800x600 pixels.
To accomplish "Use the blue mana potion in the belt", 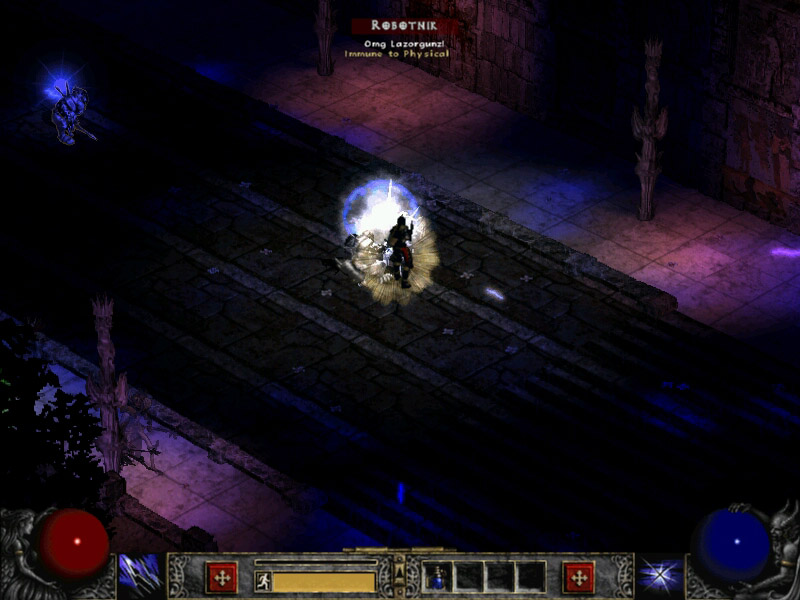I will coord(438,577).
